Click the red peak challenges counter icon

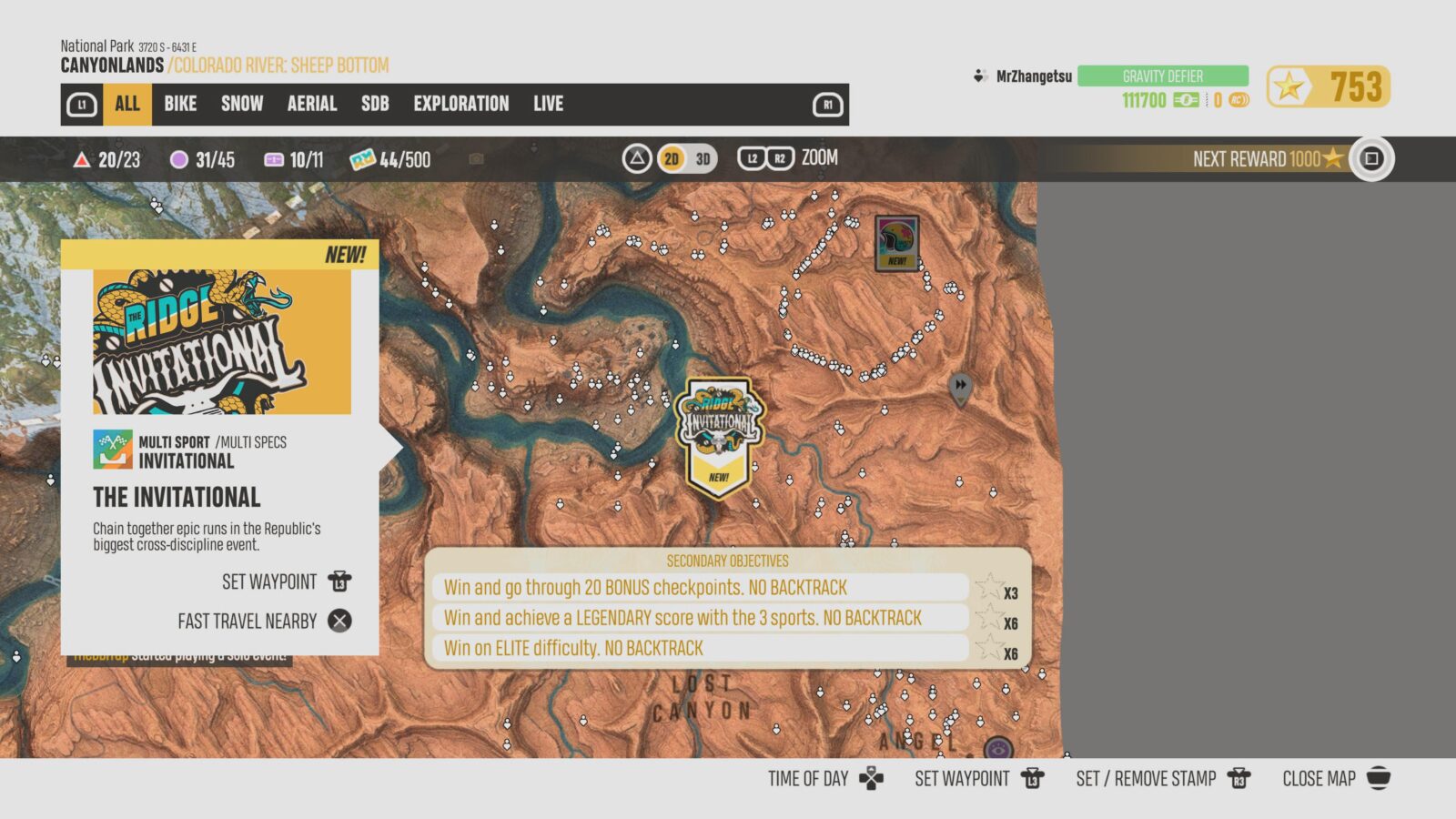[x=81, y=159]
